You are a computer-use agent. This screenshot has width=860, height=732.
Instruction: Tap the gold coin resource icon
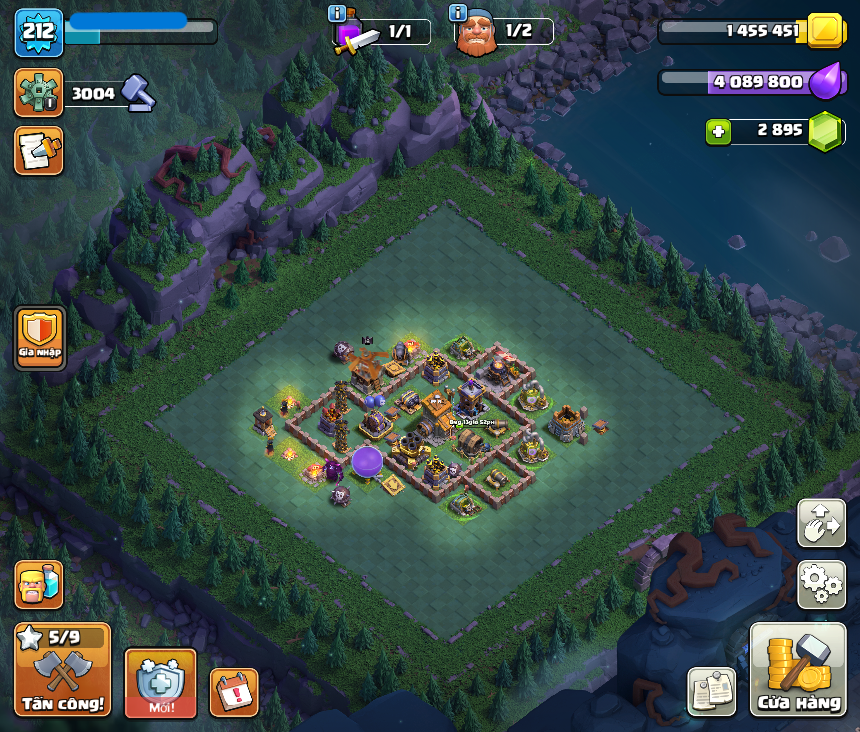click(825, 30)
